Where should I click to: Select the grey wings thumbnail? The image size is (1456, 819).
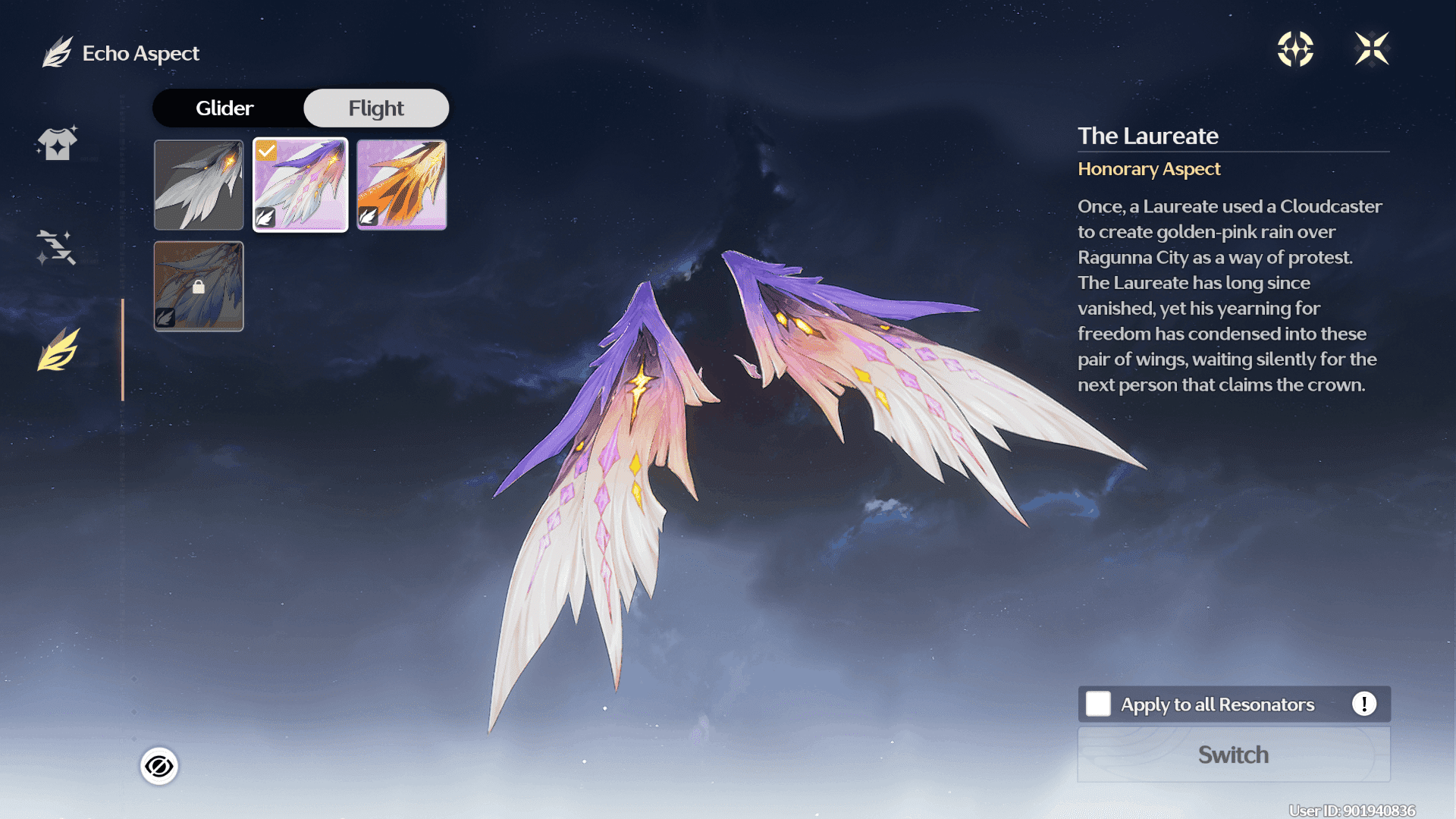[199, 185]
